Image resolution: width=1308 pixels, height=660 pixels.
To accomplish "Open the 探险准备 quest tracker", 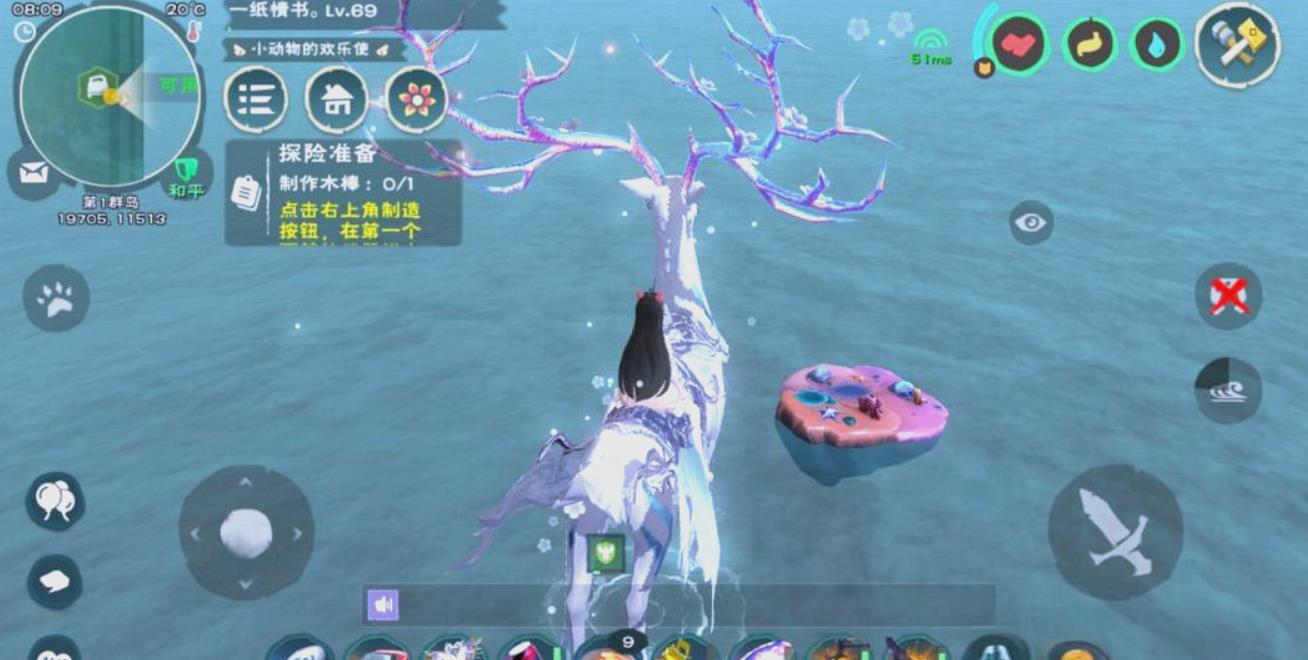I will click(343, 193).
